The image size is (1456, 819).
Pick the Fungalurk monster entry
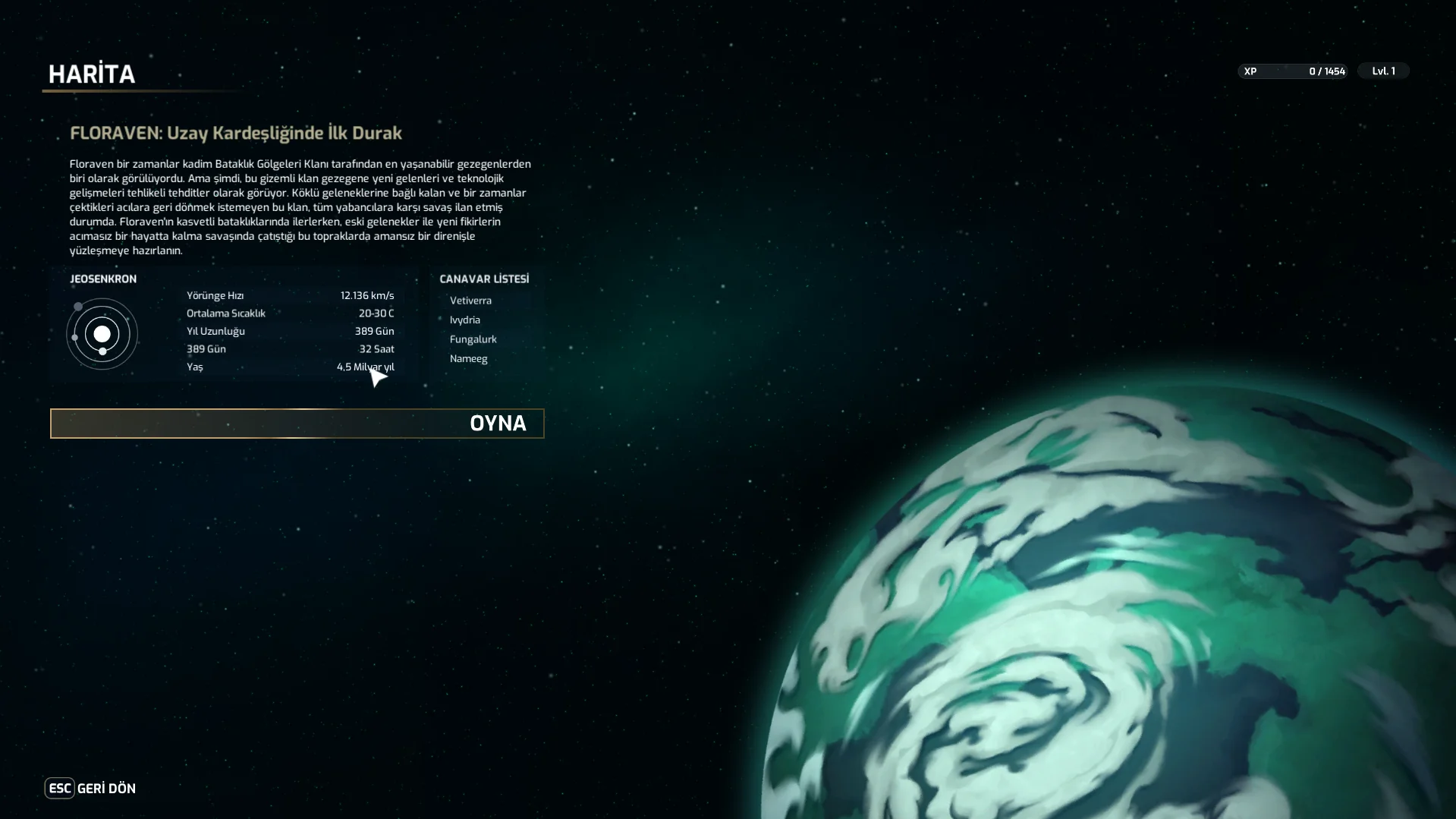click(473, 339)
